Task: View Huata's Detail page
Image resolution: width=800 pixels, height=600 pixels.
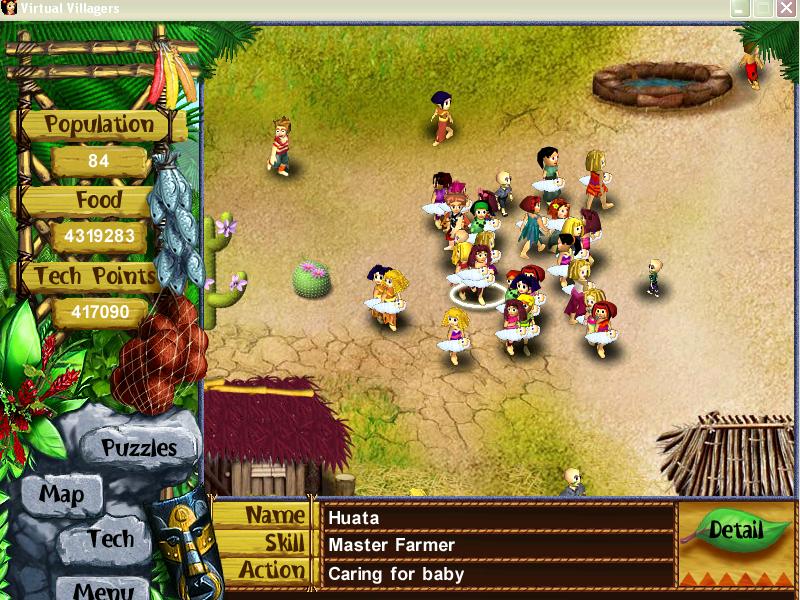Action: coord(736,530)
